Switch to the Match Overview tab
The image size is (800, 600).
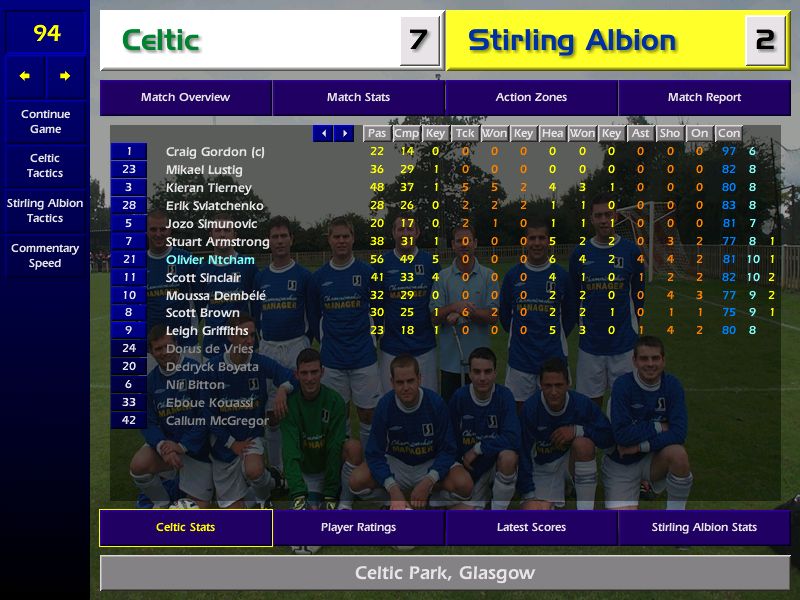coord(185,98)
